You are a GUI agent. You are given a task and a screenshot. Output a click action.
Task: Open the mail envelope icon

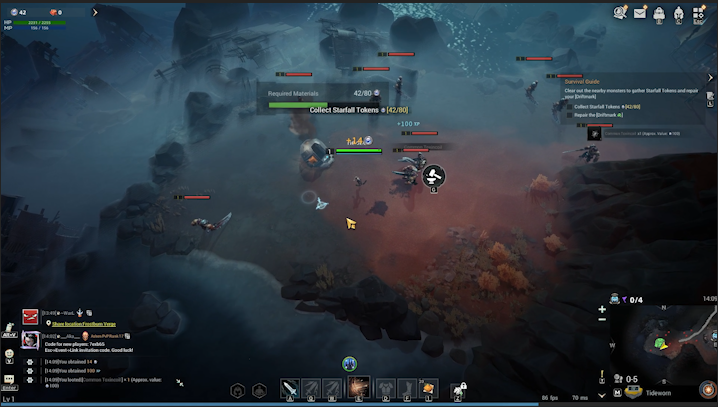click(x=640, y=13)
